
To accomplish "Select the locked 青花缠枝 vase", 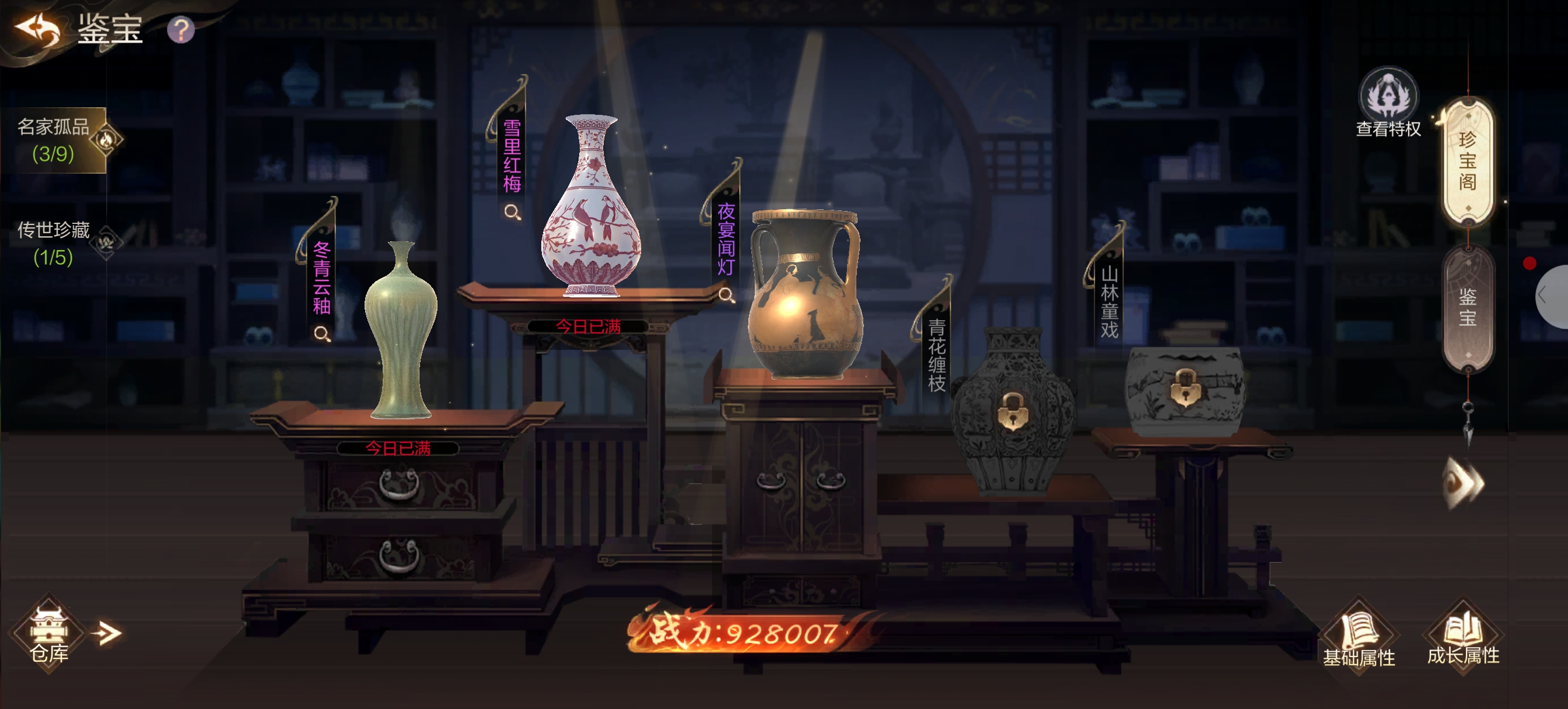I will [1012, 411].
